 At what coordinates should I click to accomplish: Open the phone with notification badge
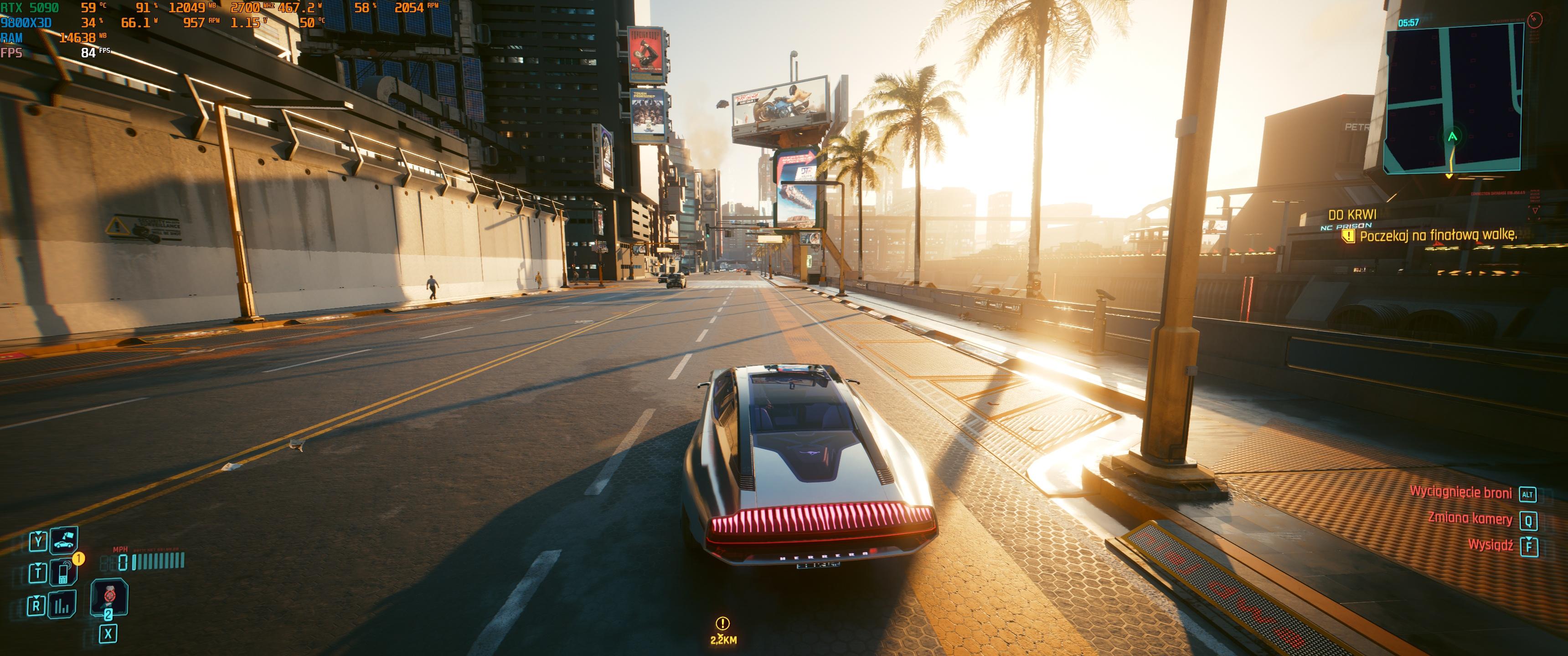[x=63, y=573]
